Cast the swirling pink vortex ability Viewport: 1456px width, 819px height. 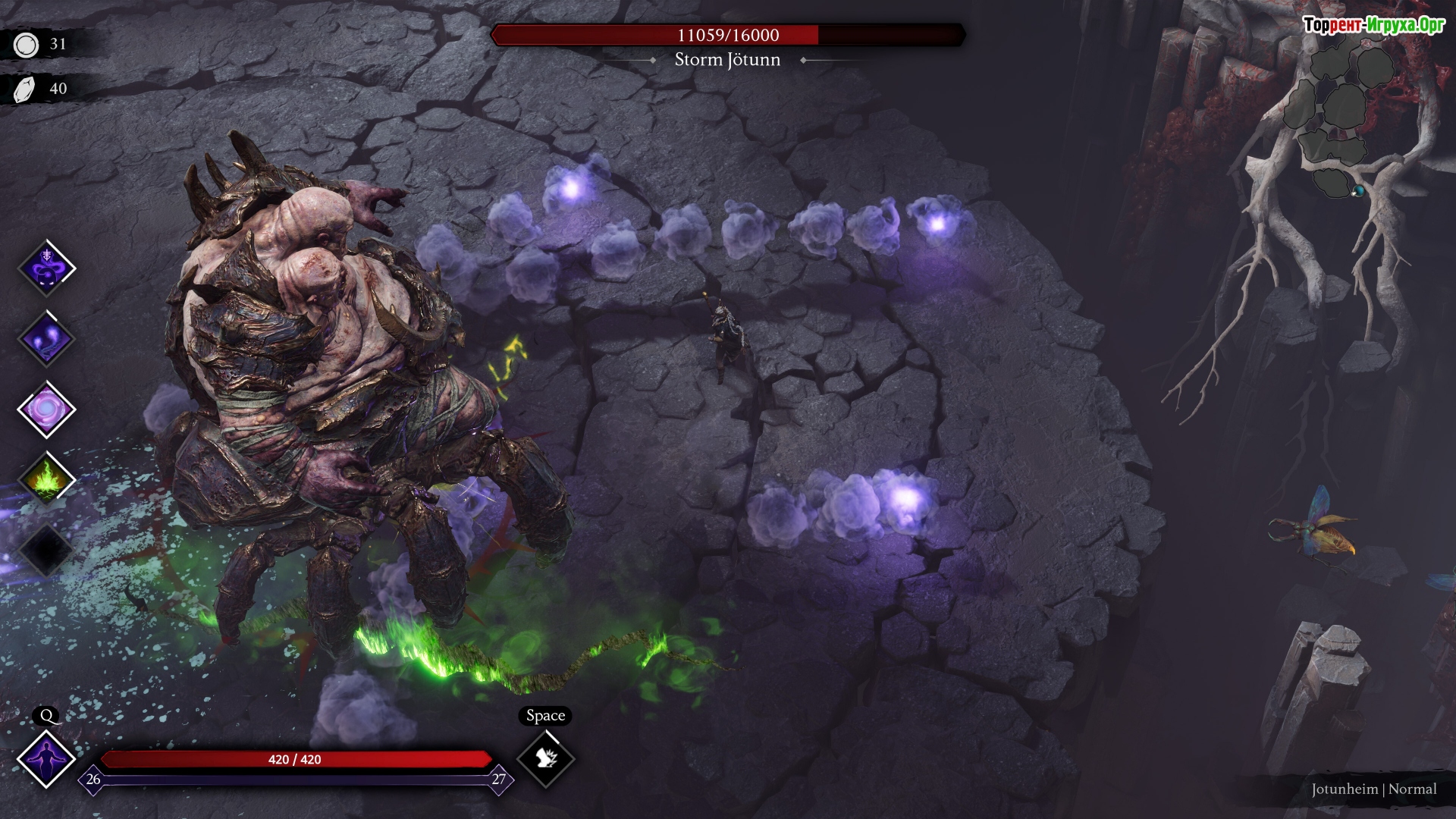47,409
